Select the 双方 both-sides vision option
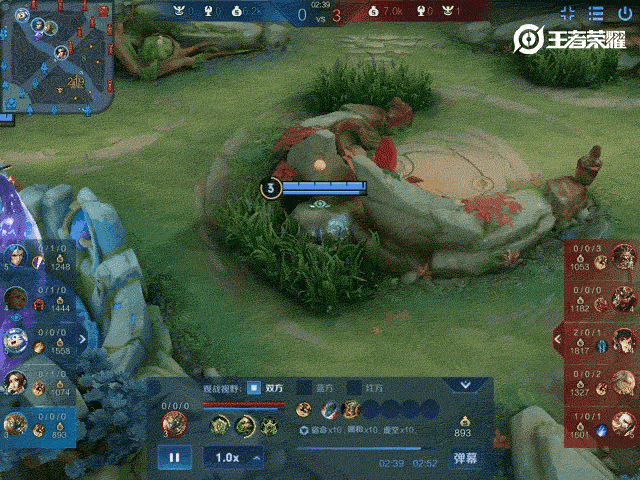Image resolution: width=640 pixels, height=480 pixels. pyautogui.click(x=255, y=387)
